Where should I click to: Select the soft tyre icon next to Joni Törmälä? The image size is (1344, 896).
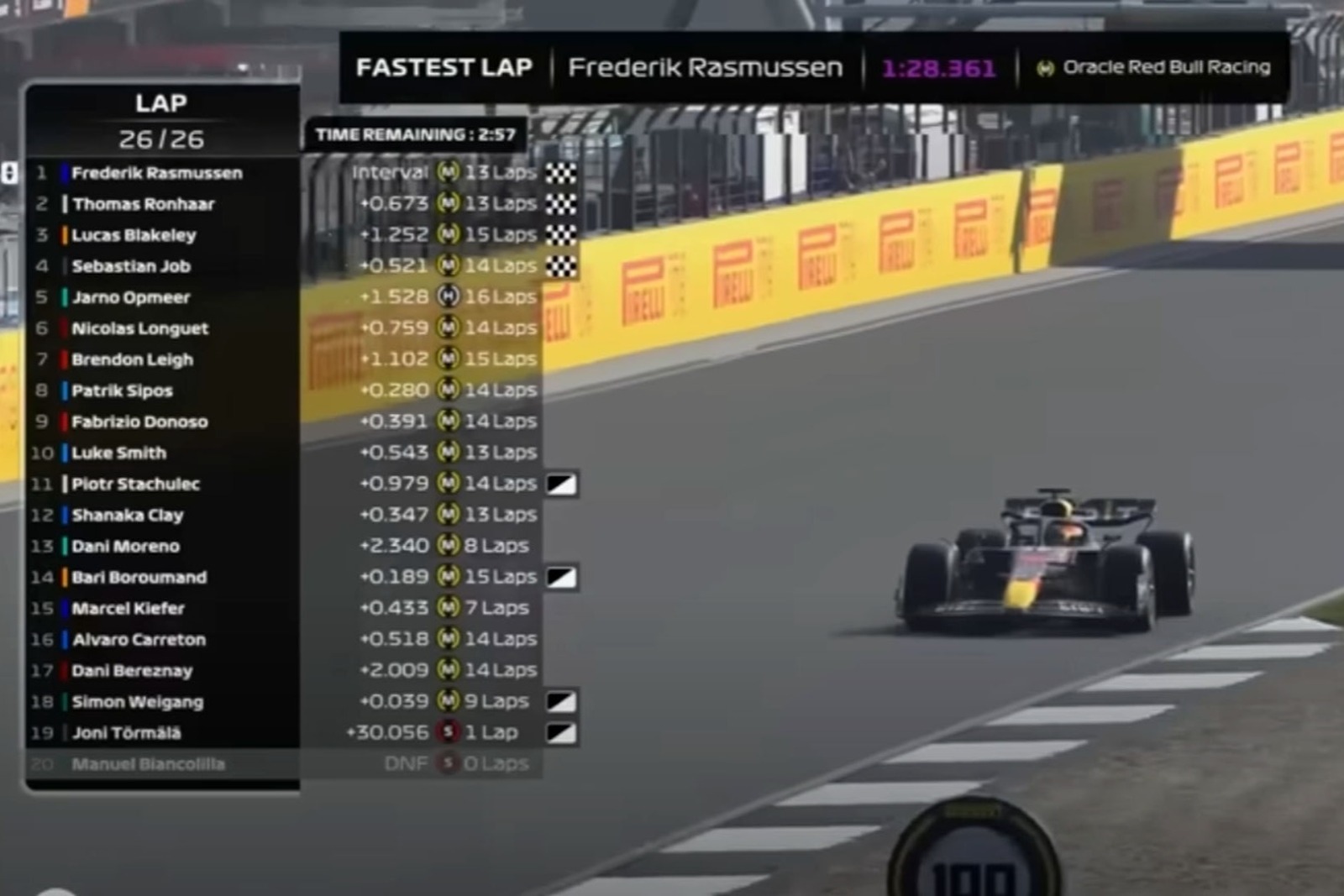(x=450, y=731)
